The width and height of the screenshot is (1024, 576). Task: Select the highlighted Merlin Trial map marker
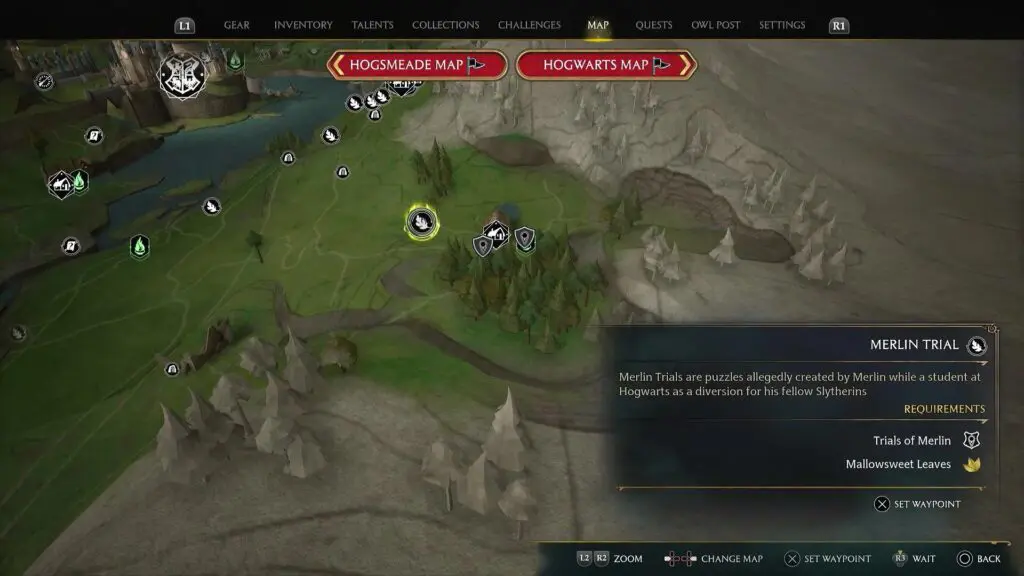click(421, 222)
